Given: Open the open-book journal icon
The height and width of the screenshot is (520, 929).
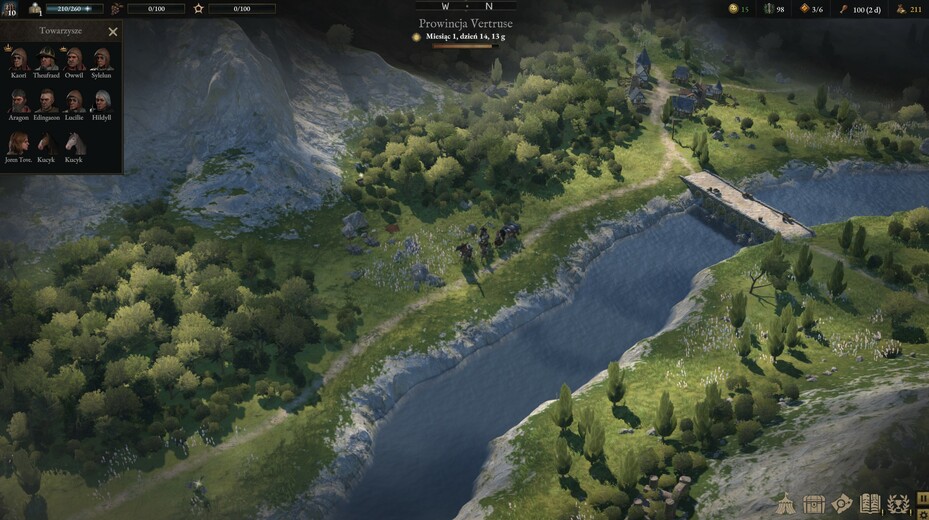Looking at the screenshot, I should point(870,503).
